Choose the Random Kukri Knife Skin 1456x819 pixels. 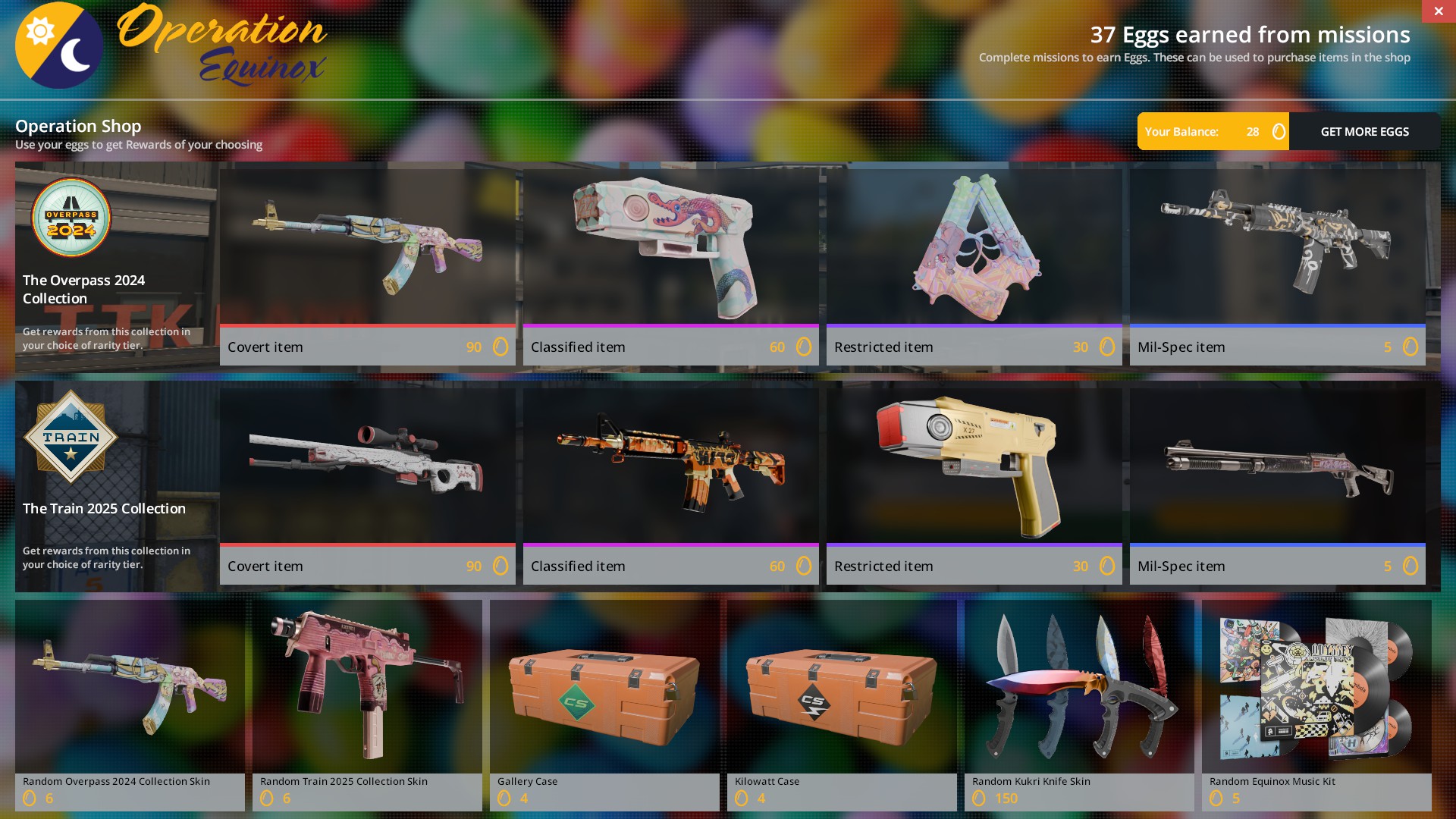tap(1079, 705)
